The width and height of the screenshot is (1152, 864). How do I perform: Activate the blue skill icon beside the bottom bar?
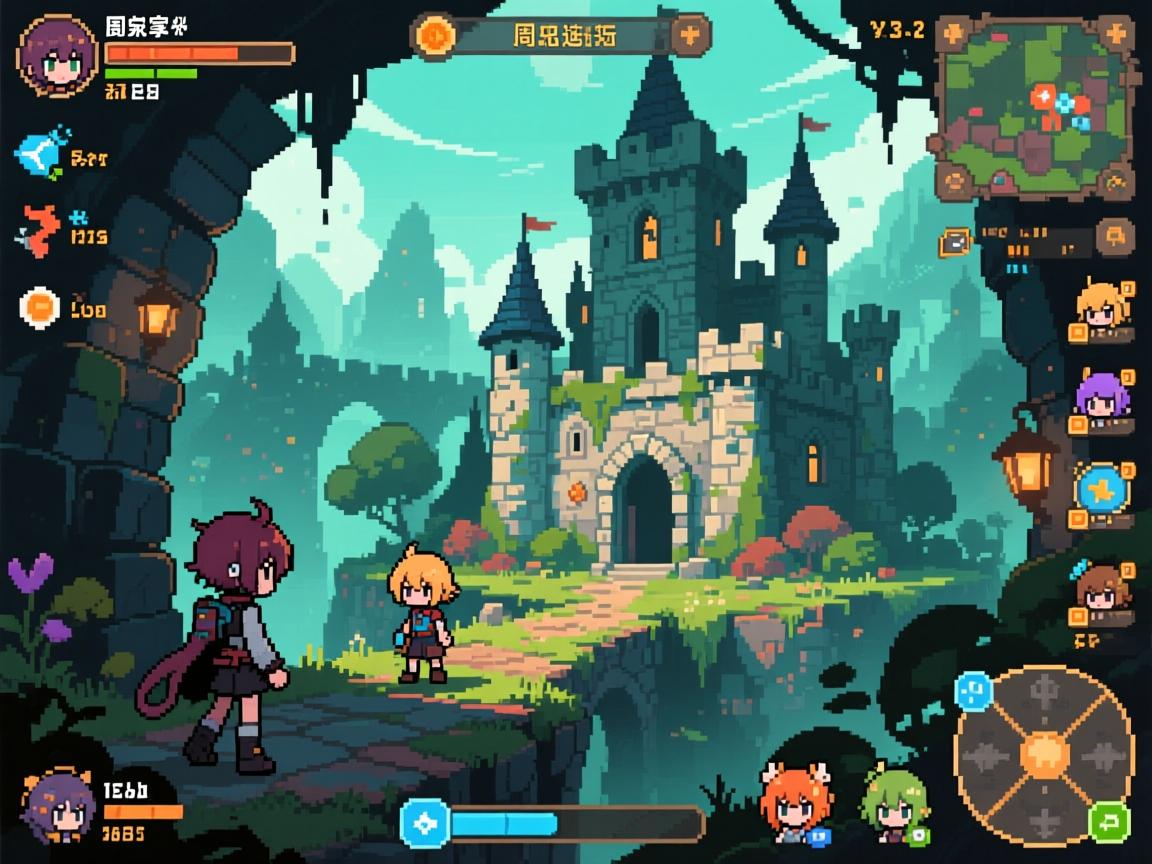[426, 823]
